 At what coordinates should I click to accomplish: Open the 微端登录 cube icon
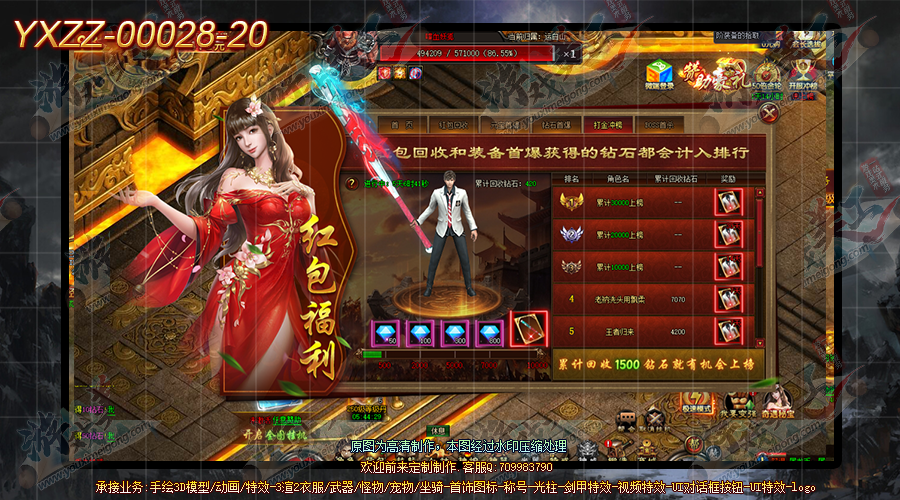(659, 74)
